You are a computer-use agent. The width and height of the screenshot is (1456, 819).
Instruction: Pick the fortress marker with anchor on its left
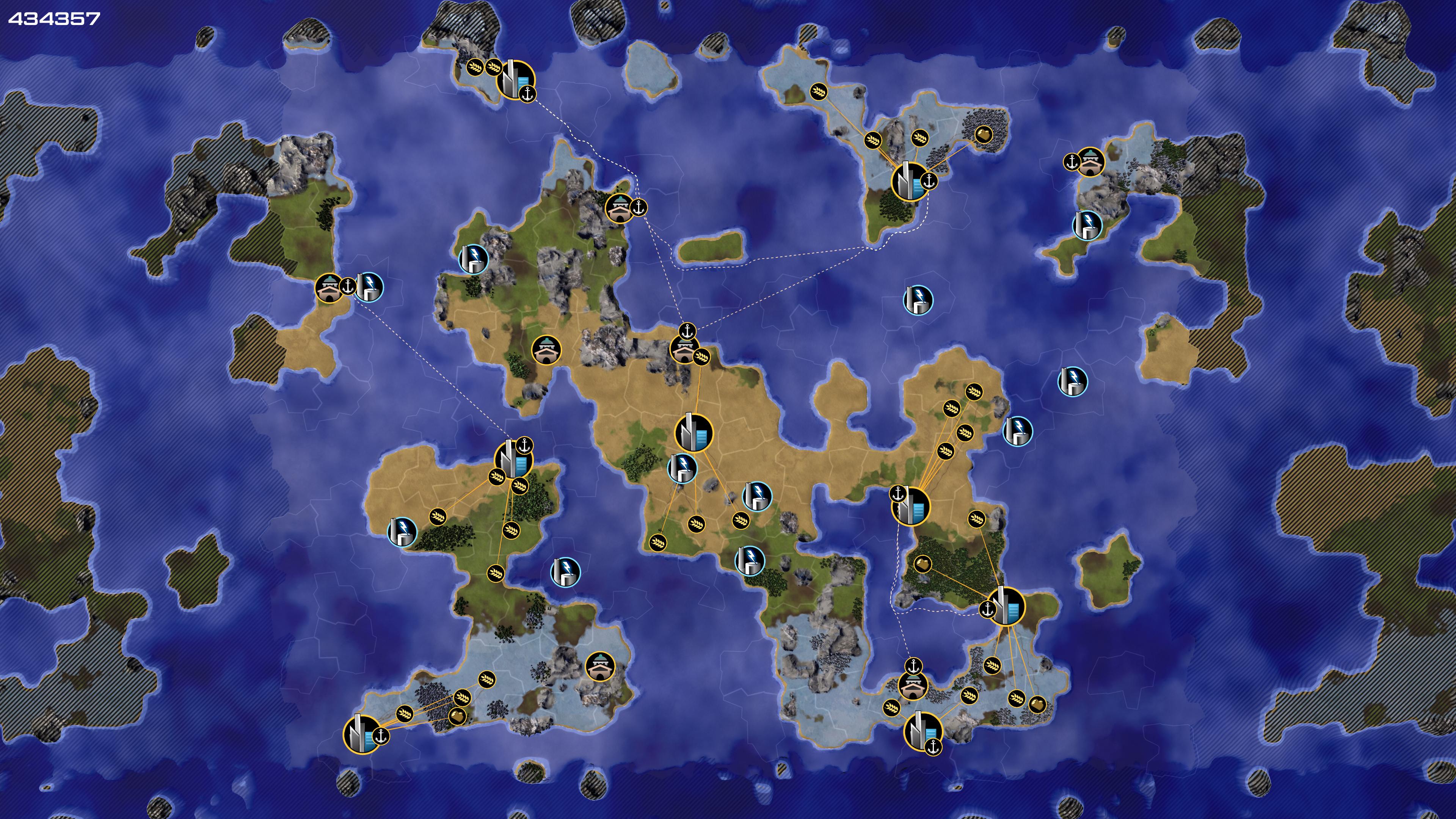pyautogui.click(x=1090, y=163)
